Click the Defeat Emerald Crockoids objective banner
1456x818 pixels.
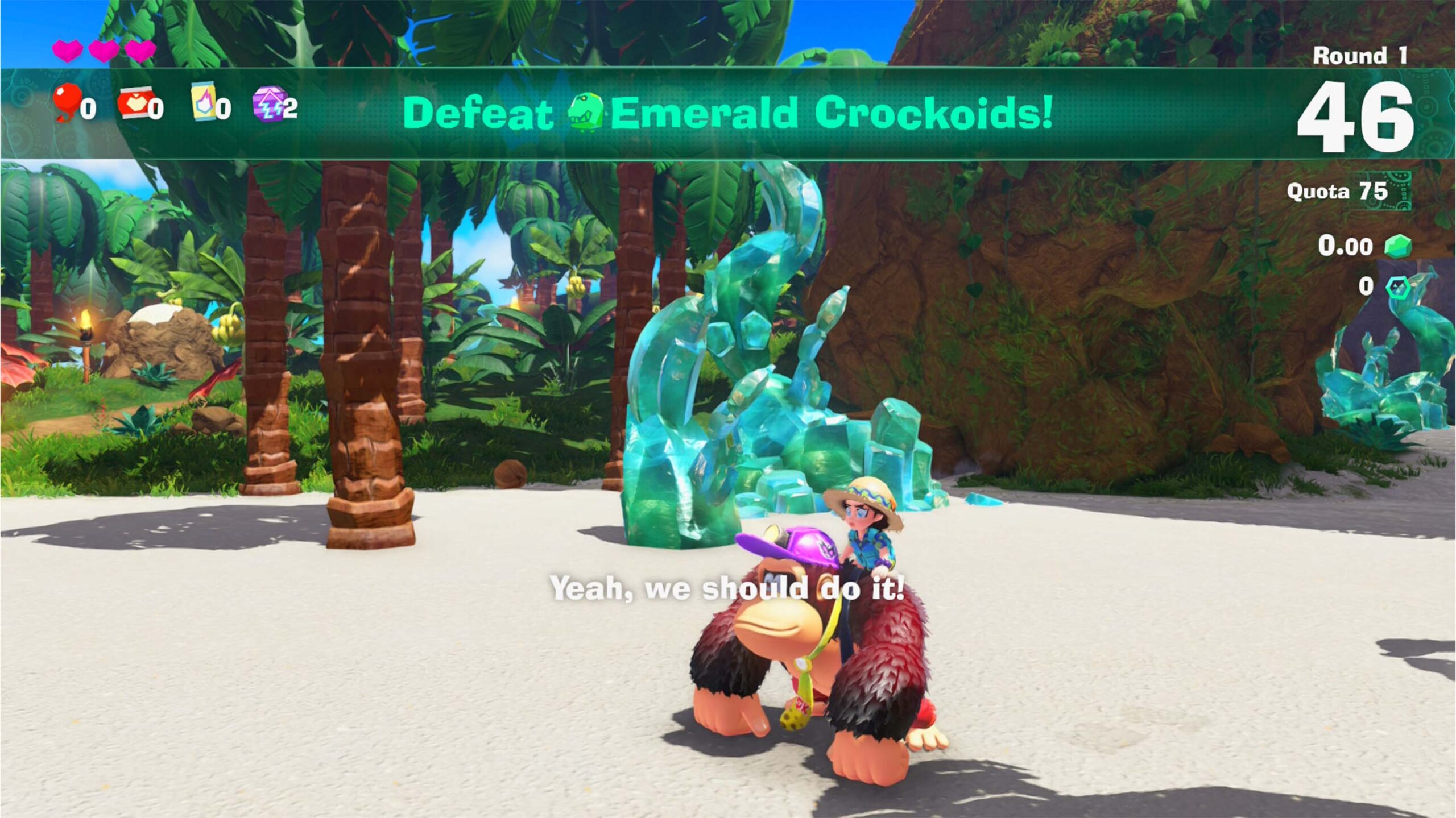(x=727, y=113)
